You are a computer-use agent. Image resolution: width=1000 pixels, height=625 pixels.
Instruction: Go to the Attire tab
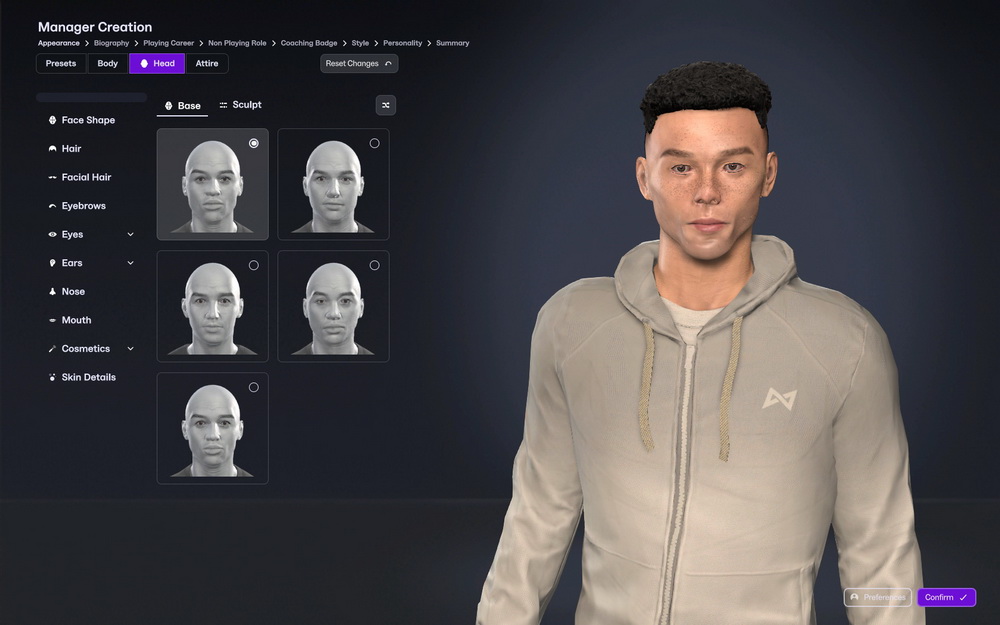(207, 63)
